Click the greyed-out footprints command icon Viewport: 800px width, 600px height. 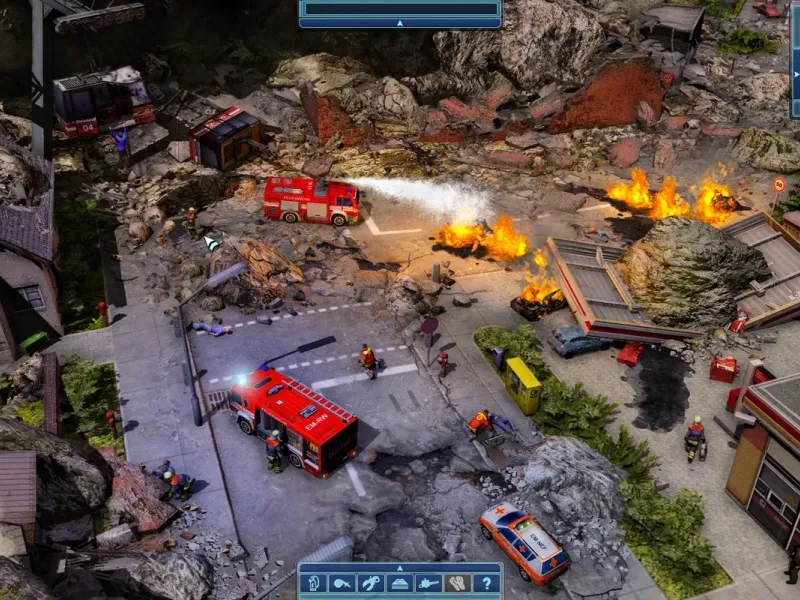tap(457, 583)
